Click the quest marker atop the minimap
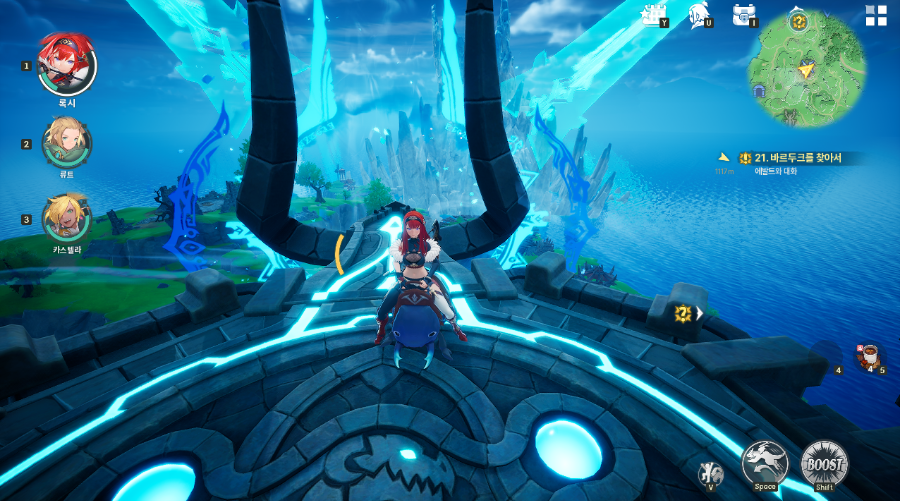Screen dimensions: 900x501 pyautogui.click(x=798, y=21)
